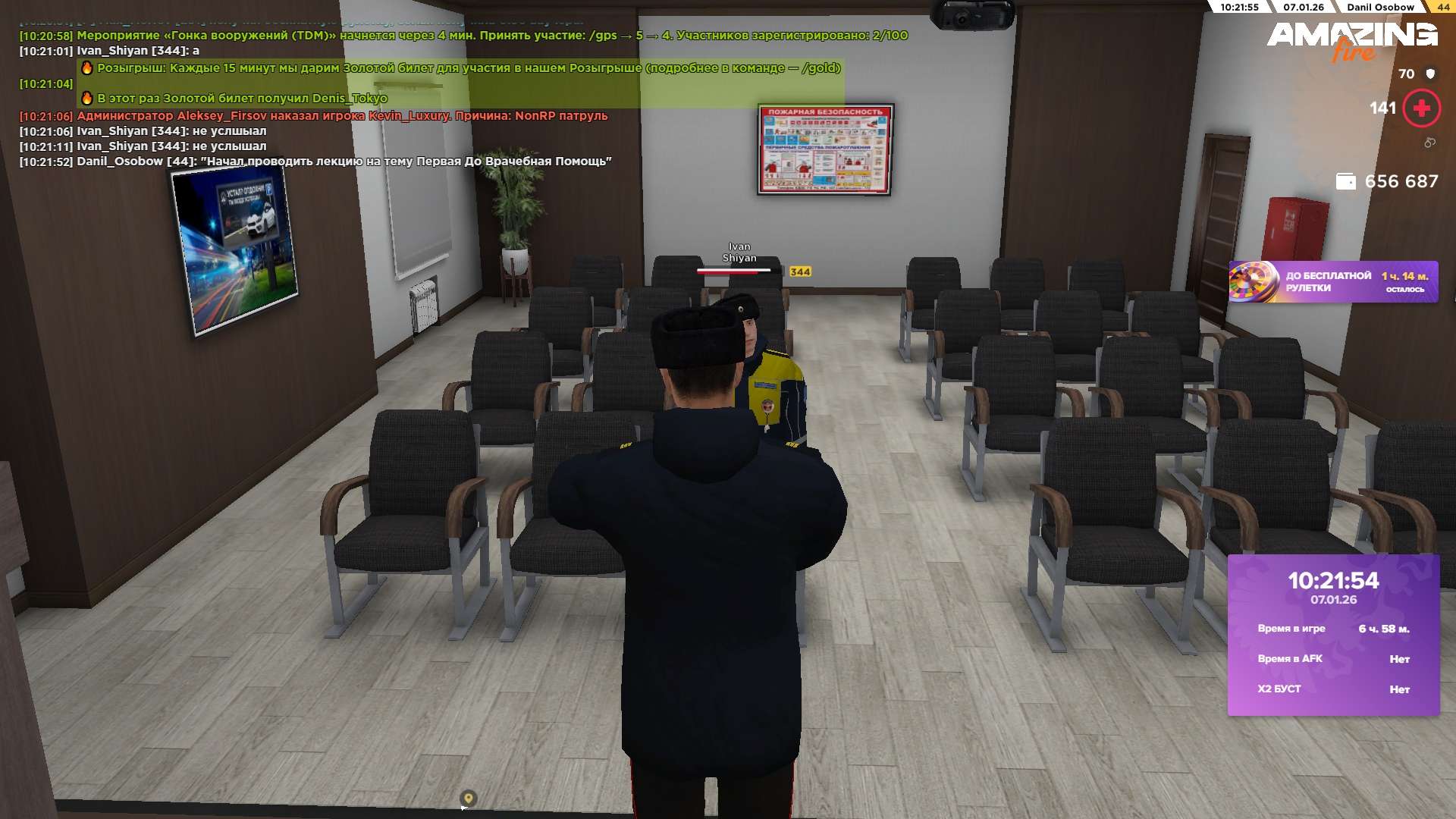The height and width of the screenshot is (819, 1456).
Task: Click the red administrator punishment message
Action: click(x=342, y=116)
